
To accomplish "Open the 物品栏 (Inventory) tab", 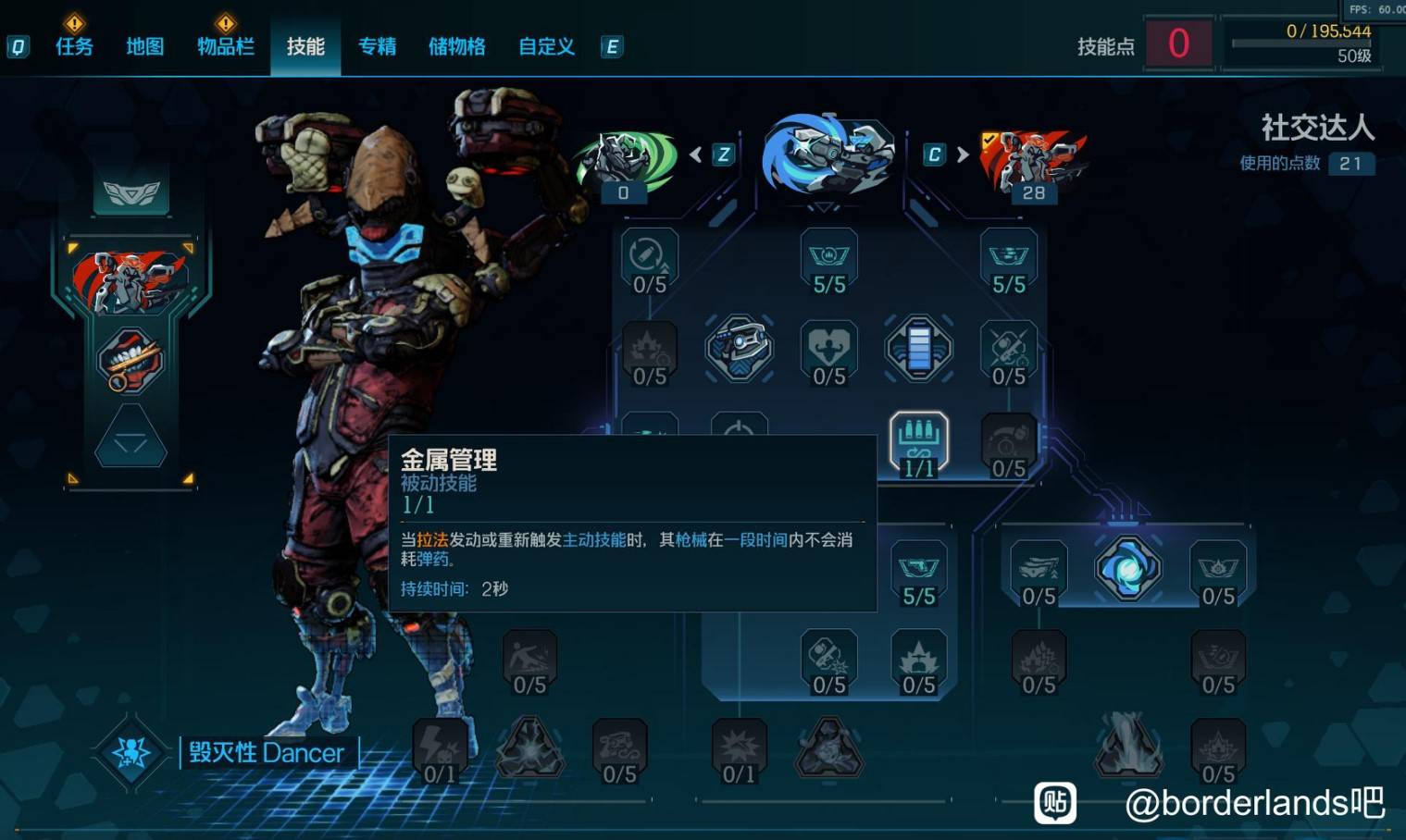I will (225, 46).
